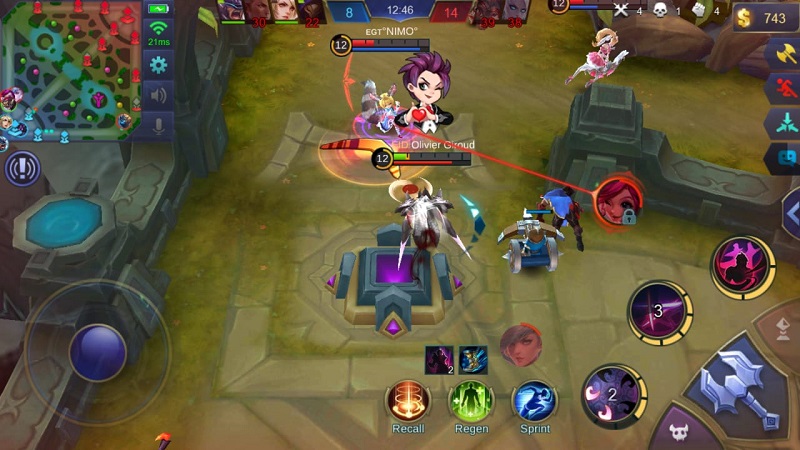Image resolution: width=800 pixels, height=450 pixels.
Task: Activate the Sprint battle spell
Action: click(535, 401)
